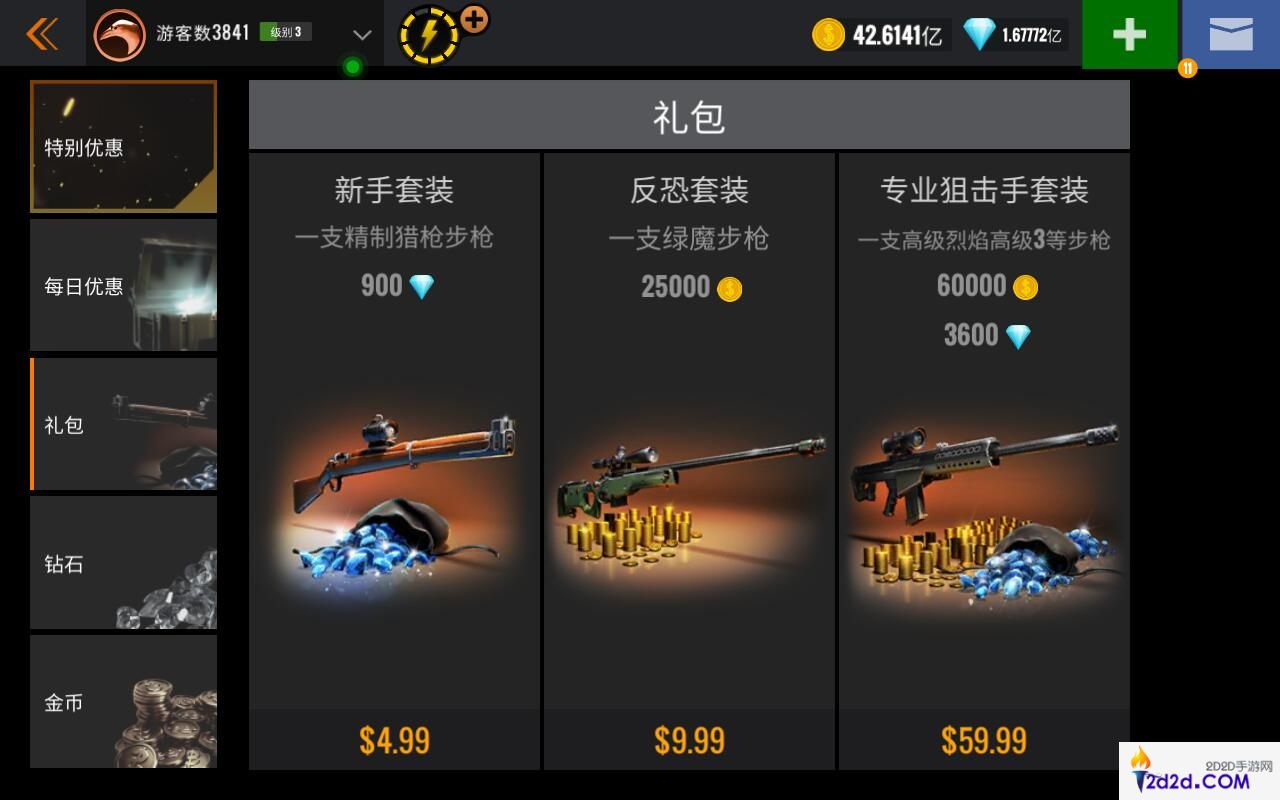
Task: Open the player profile avatar
Action: coord(119,34)
